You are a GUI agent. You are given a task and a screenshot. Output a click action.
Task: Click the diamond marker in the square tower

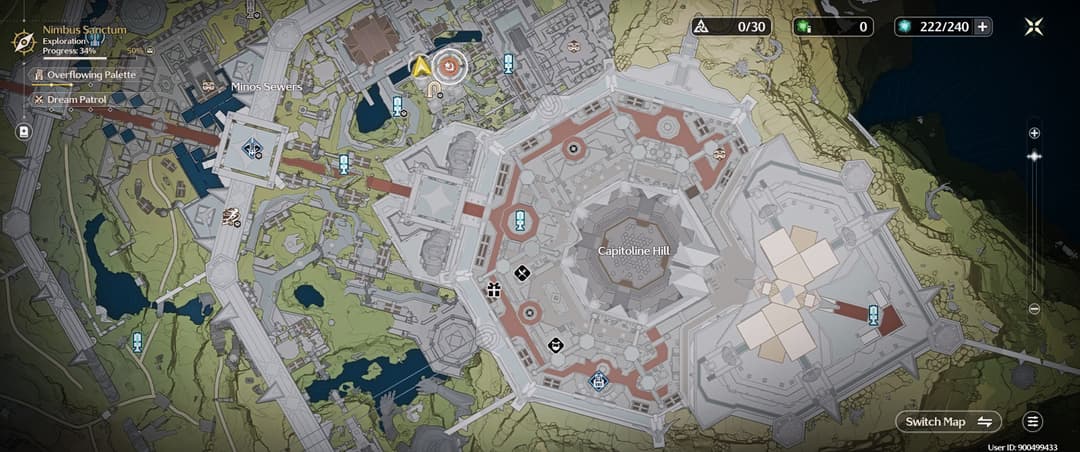pos(253,149)
